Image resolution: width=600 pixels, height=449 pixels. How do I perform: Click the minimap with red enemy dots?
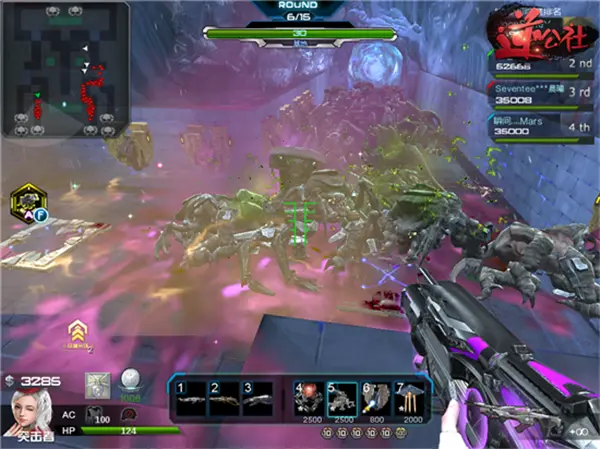pos(65,70)
